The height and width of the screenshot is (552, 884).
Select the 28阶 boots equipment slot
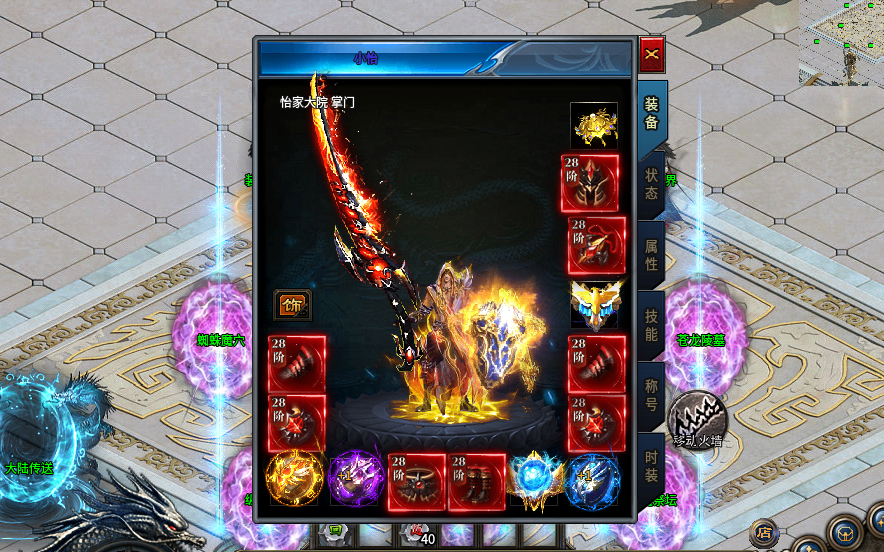pos(476,481)
